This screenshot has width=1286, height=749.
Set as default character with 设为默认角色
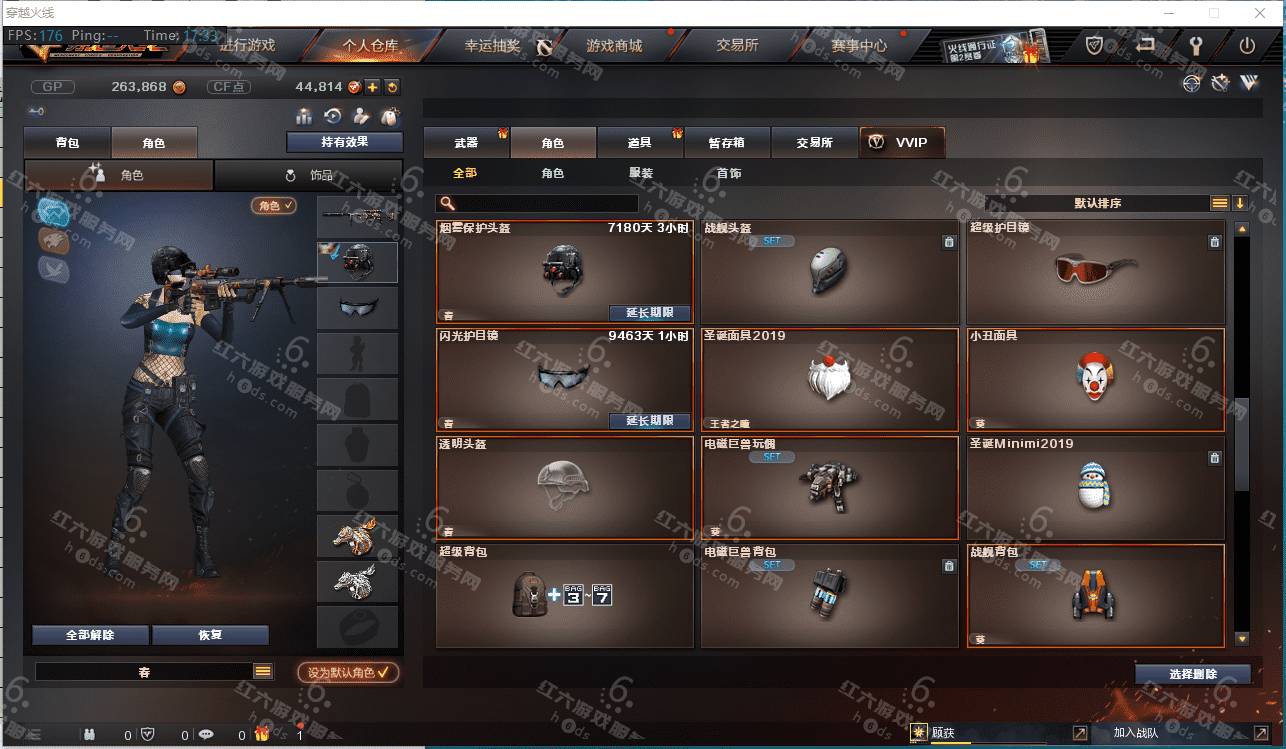coord(348,673)
